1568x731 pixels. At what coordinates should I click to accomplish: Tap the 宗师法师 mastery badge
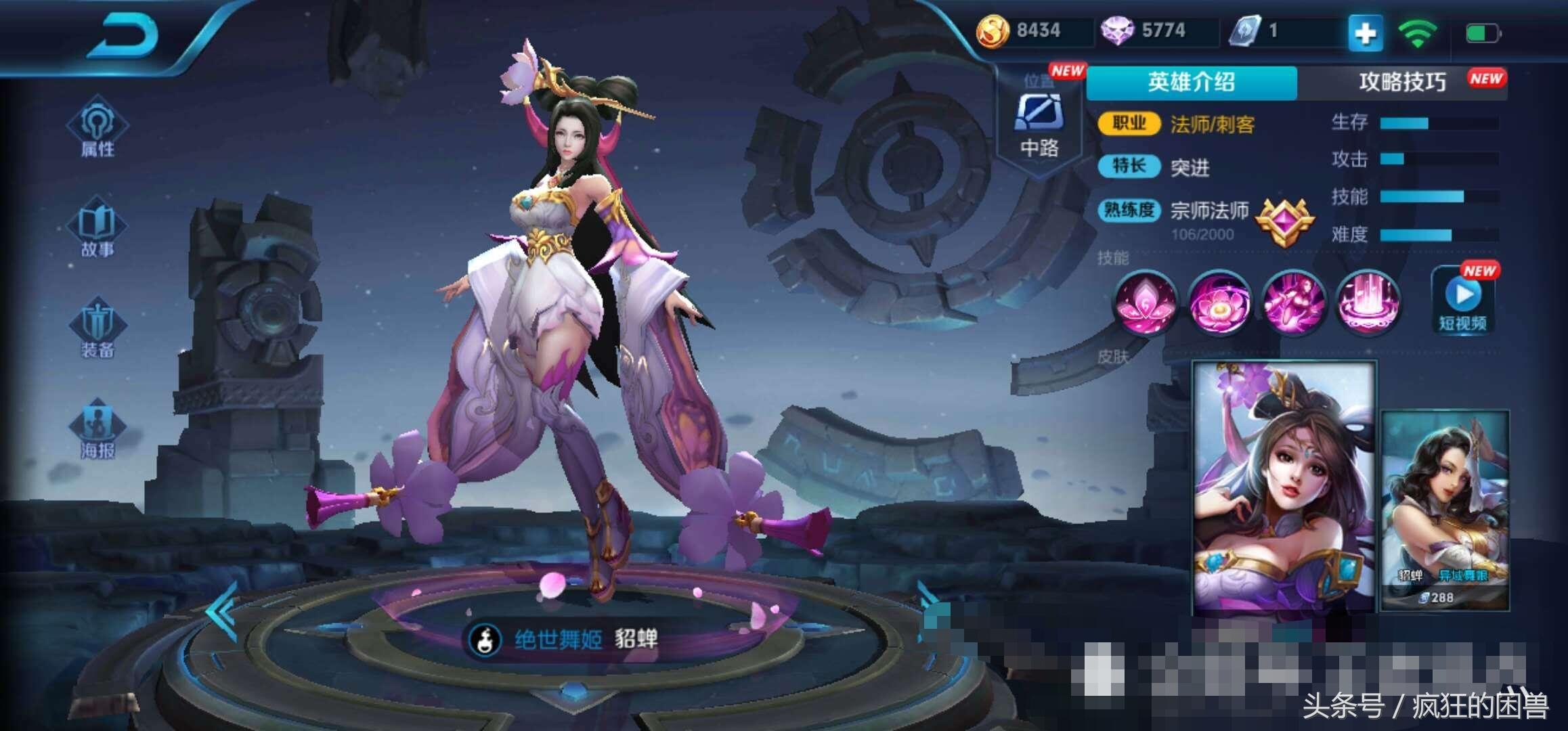coord(1284,222)
